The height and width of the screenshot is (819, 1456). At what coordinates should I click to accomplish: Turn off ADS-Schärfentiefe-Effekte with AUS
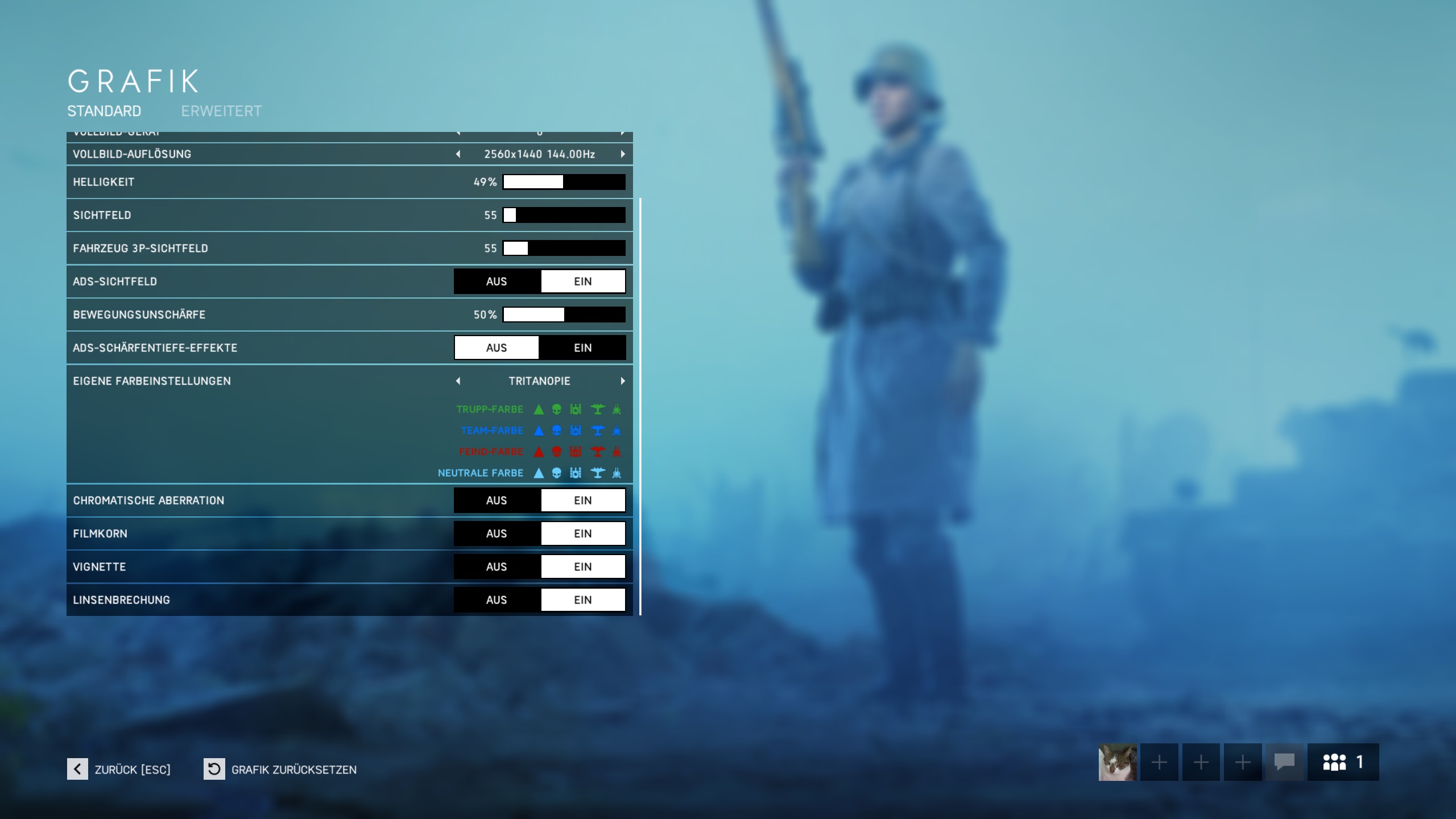coord(497,348)
